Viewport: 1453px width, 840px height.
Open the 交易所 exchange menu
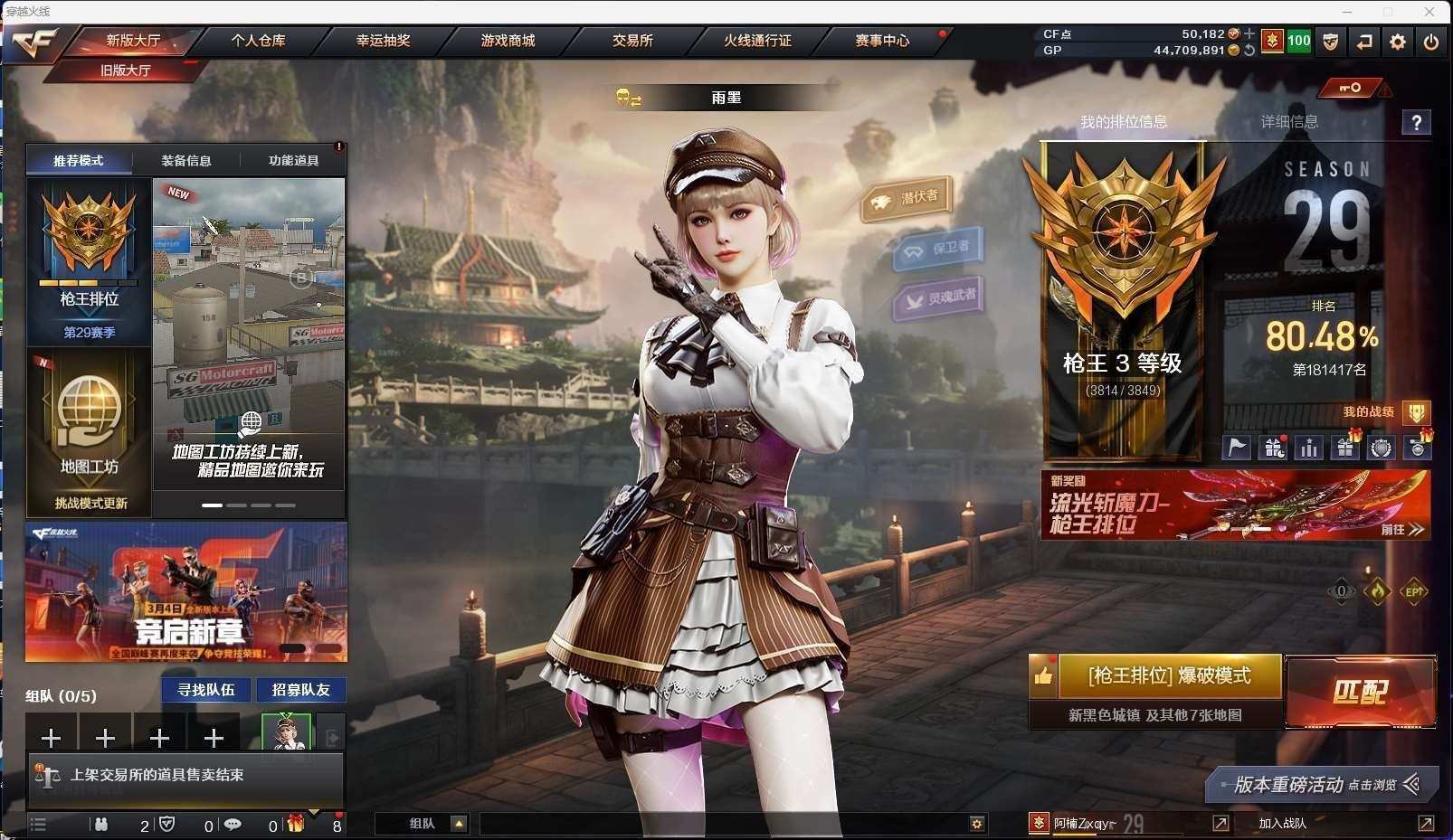[632, 41]
